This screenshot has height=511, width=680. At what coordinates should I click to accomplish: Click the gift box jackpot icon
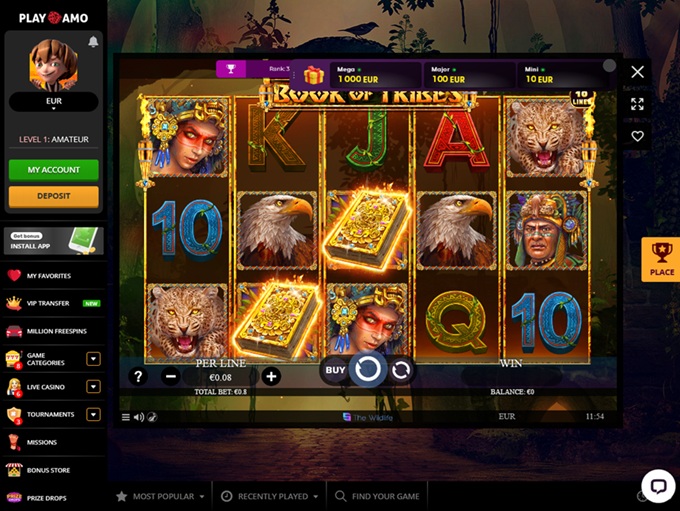[x=314, y=75]
